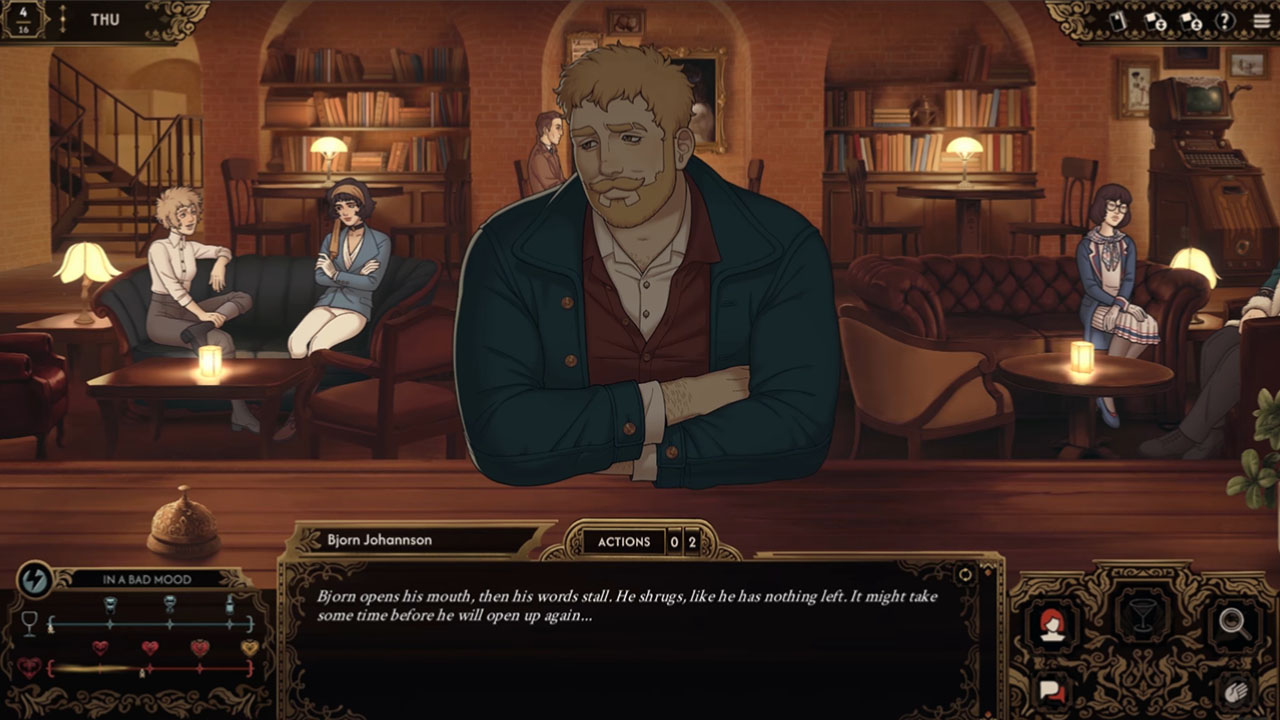The width and height of the screenshot is (1280, 720).
Task: Open the speech bubbles conversation option
Action: (x=1050, y=690)
